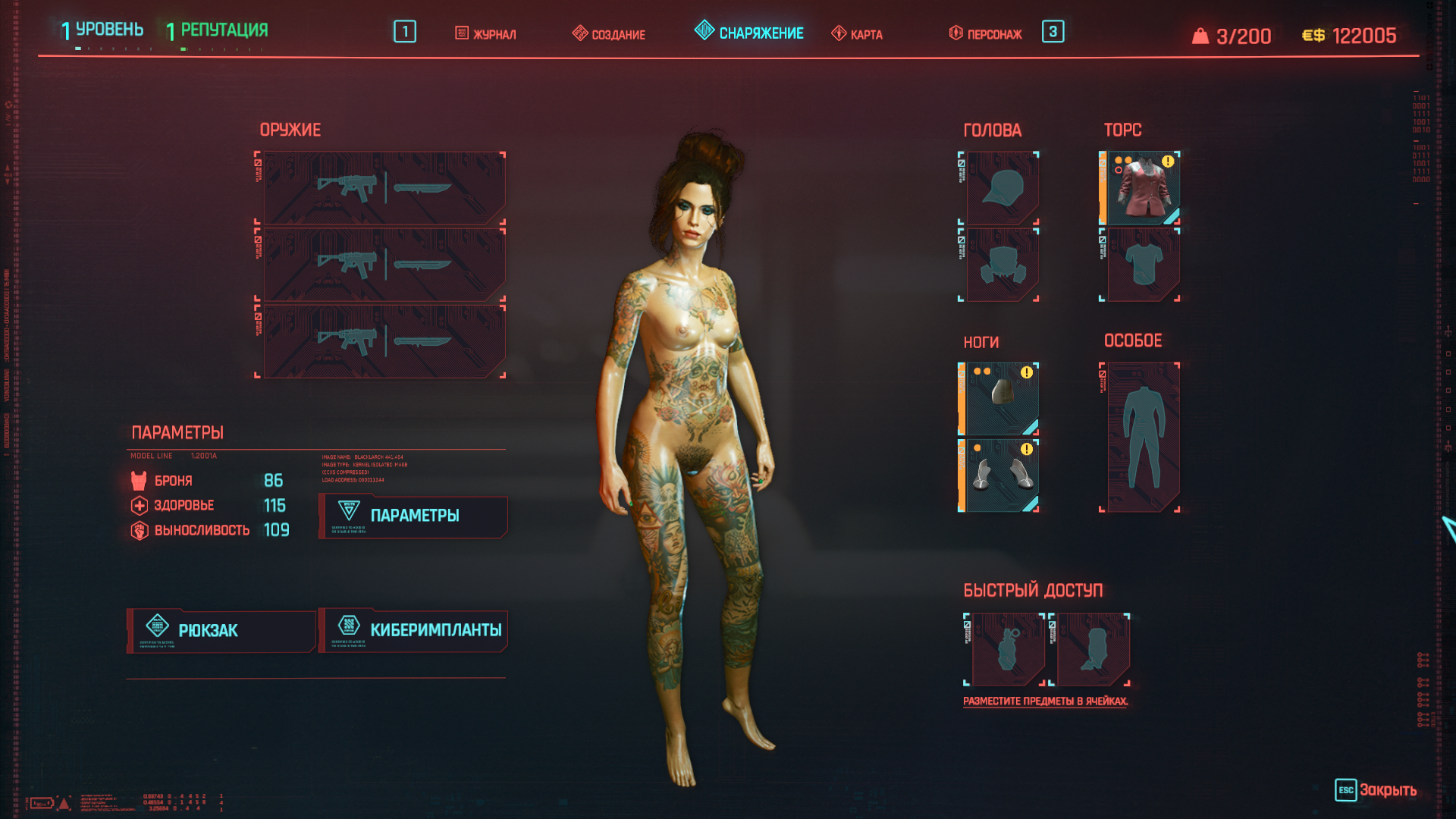Open the empty hat slot under Голова
The height and width of the screenshot is (819, 1456).
[1002, 188]
